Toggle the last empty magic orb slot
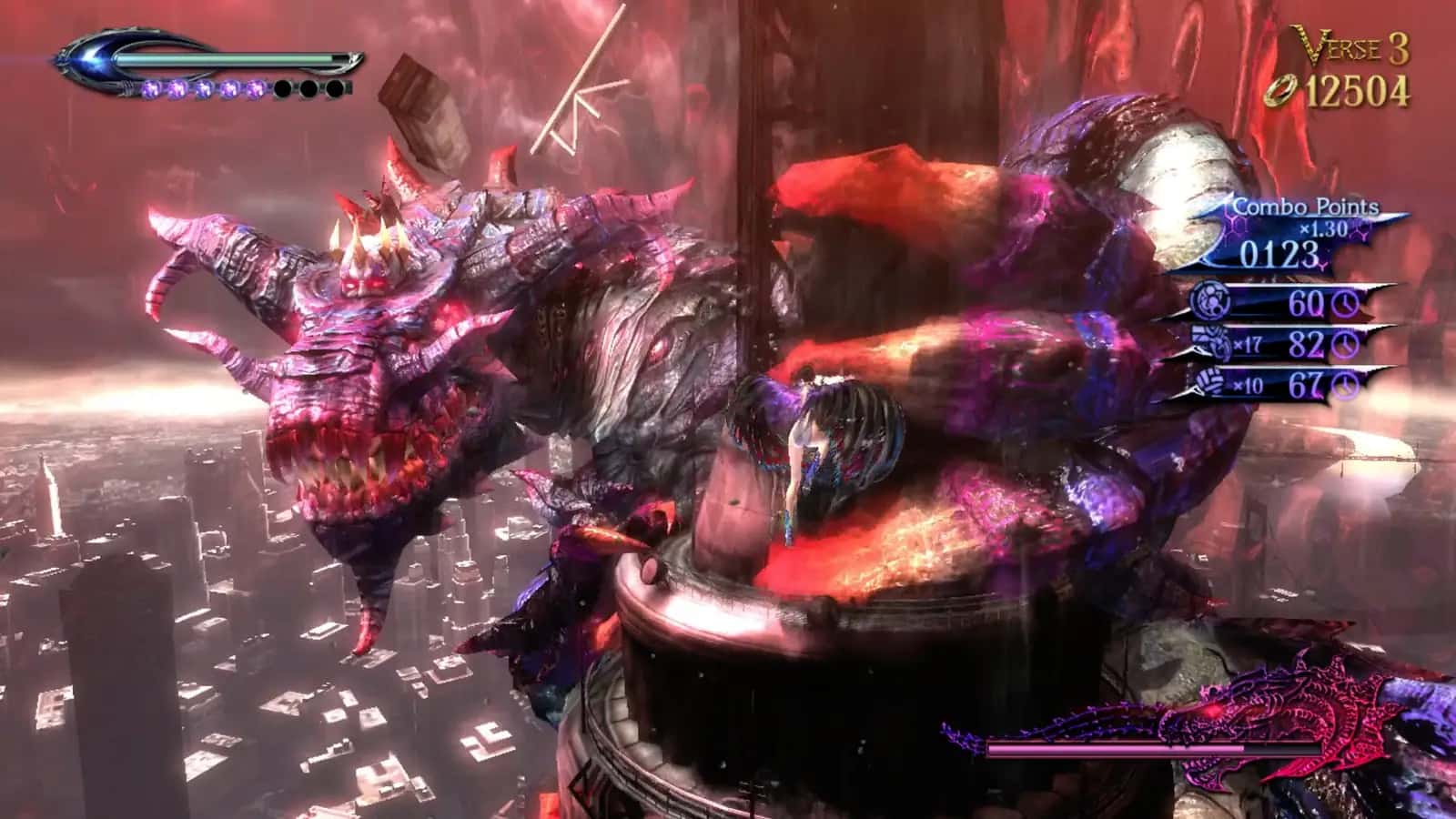The image size is (1456, 819). tap(337, 89)
